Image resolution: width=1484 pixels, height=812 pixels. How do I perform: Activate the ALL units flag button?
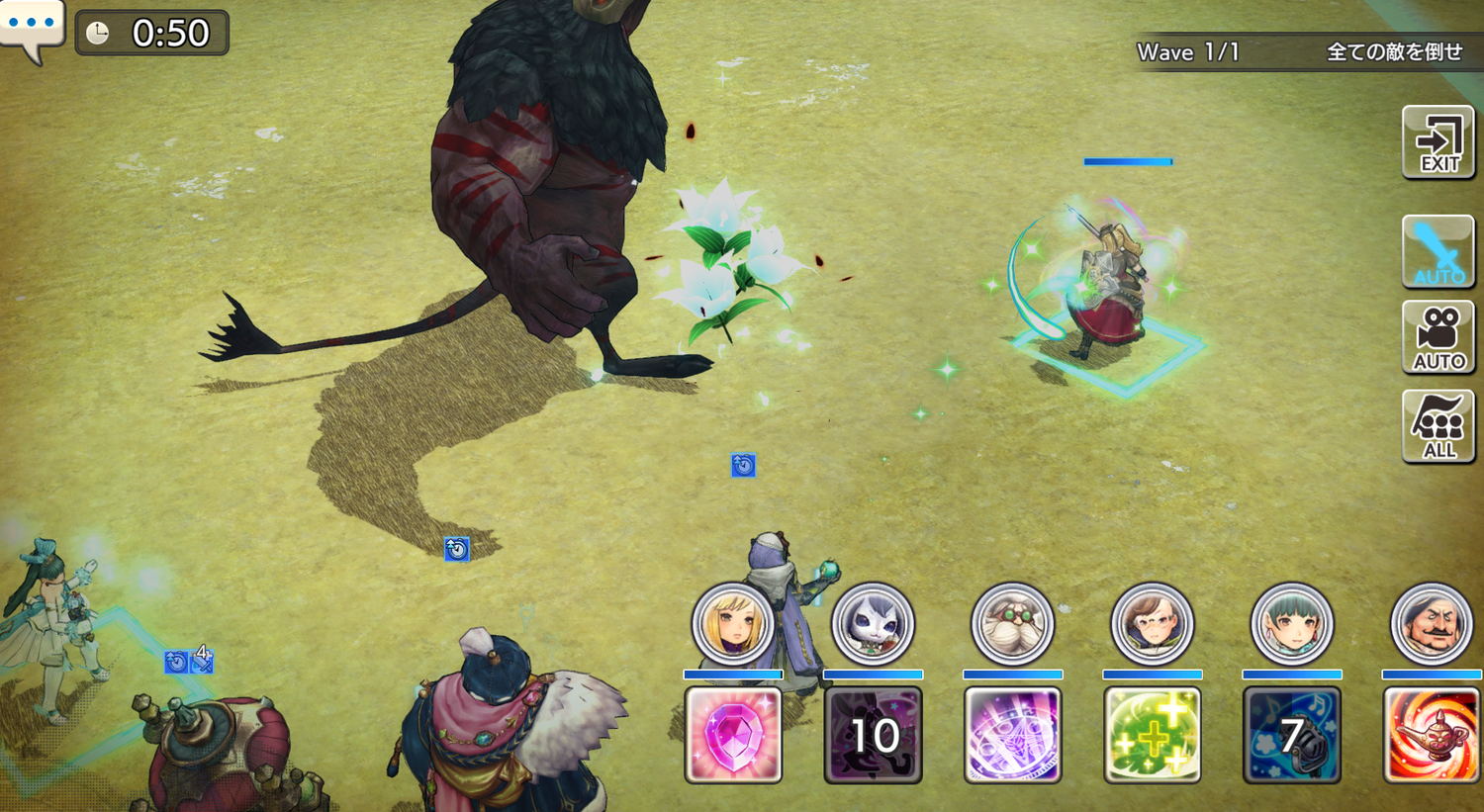coord(1438,426)
